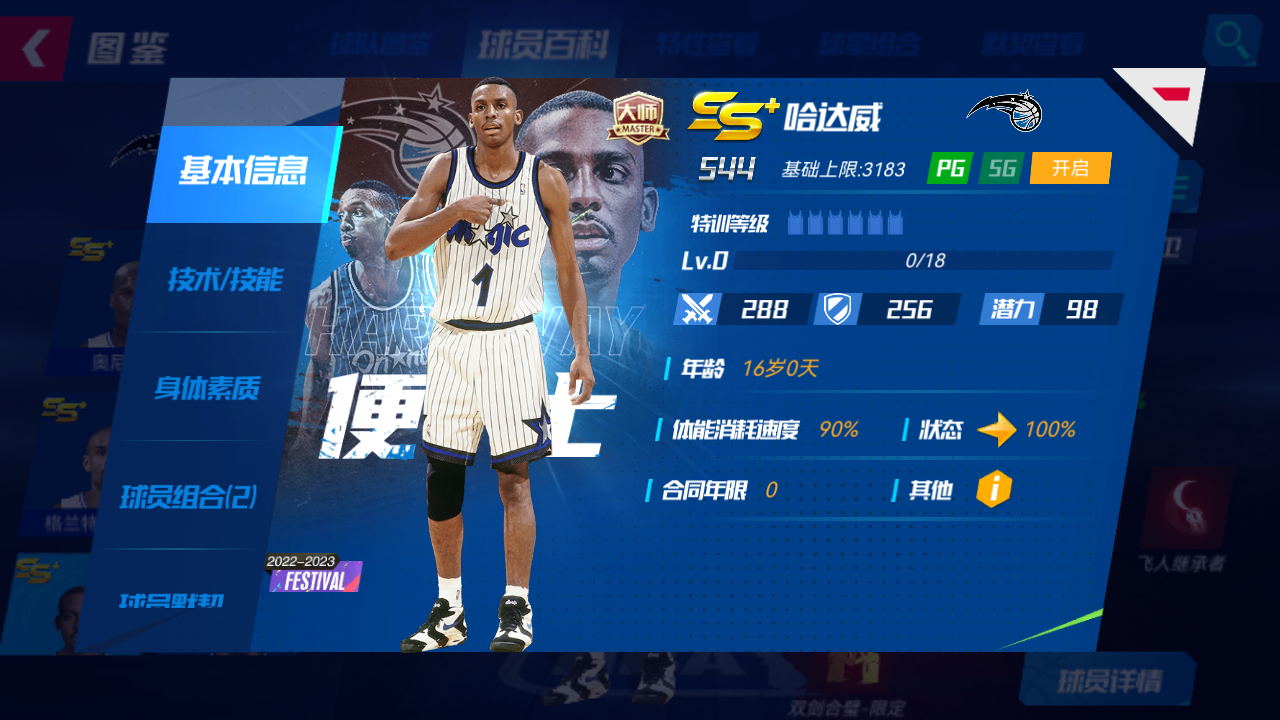The width and height of the screenshot is (1280, 720).
Task: Open the 身体素质 tab
Action: click(x=207, y=388)
